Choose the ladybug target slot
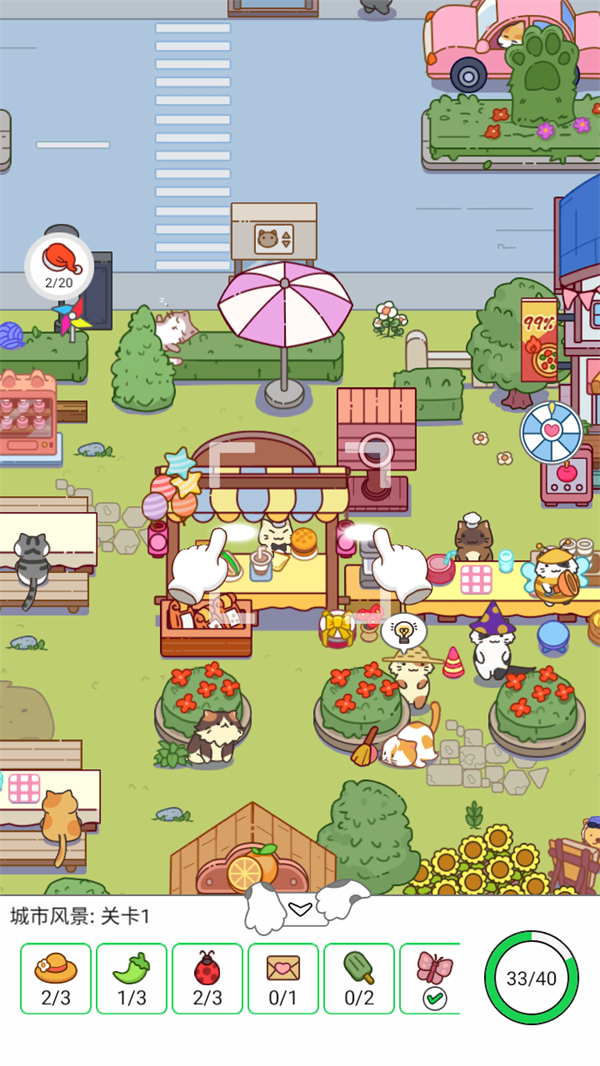 click(207, 978)
